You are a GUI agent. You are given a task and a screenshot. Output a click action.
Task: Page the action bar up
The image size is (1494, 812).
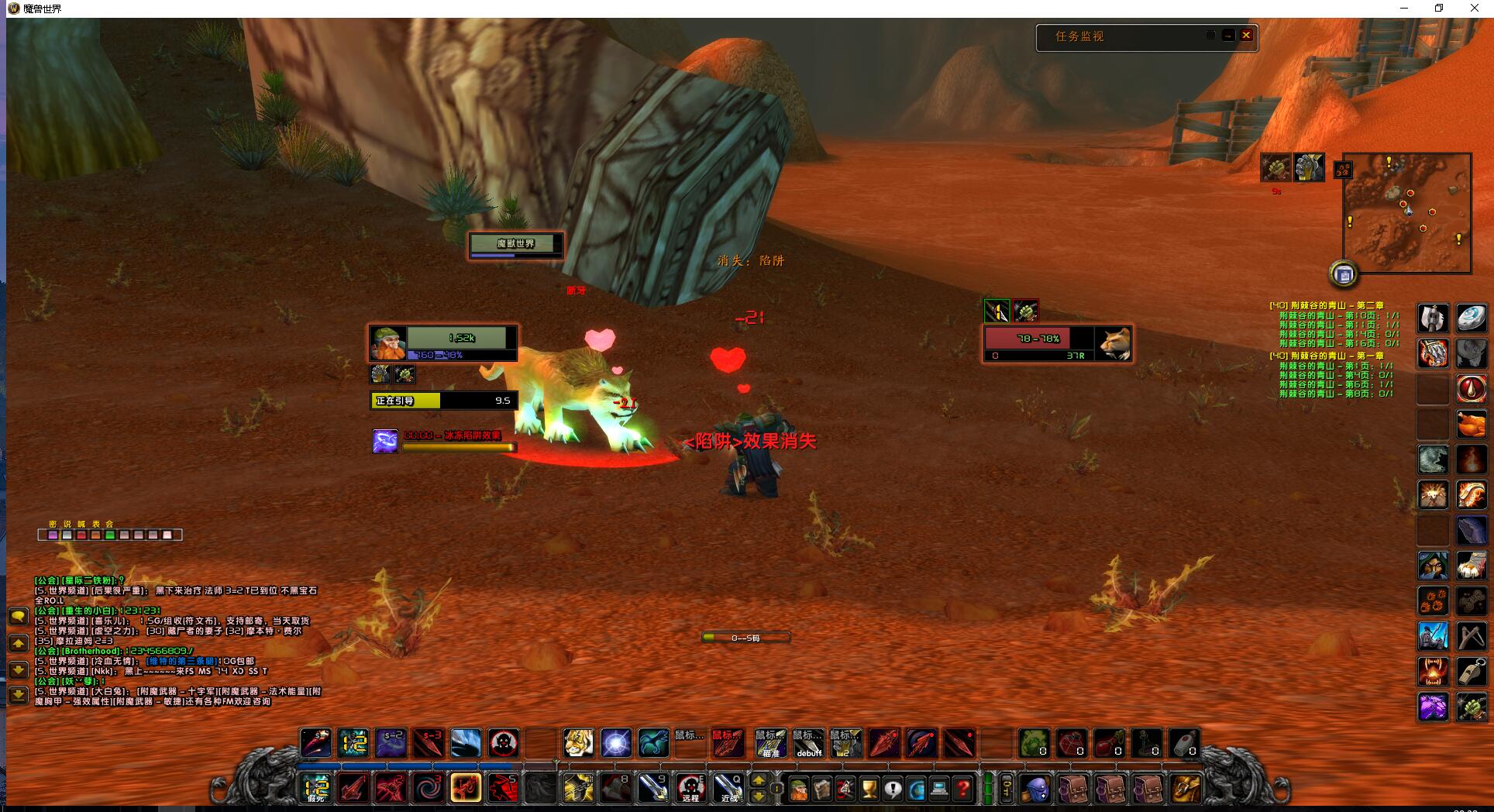pyautogui.click(x=759, y=781)
